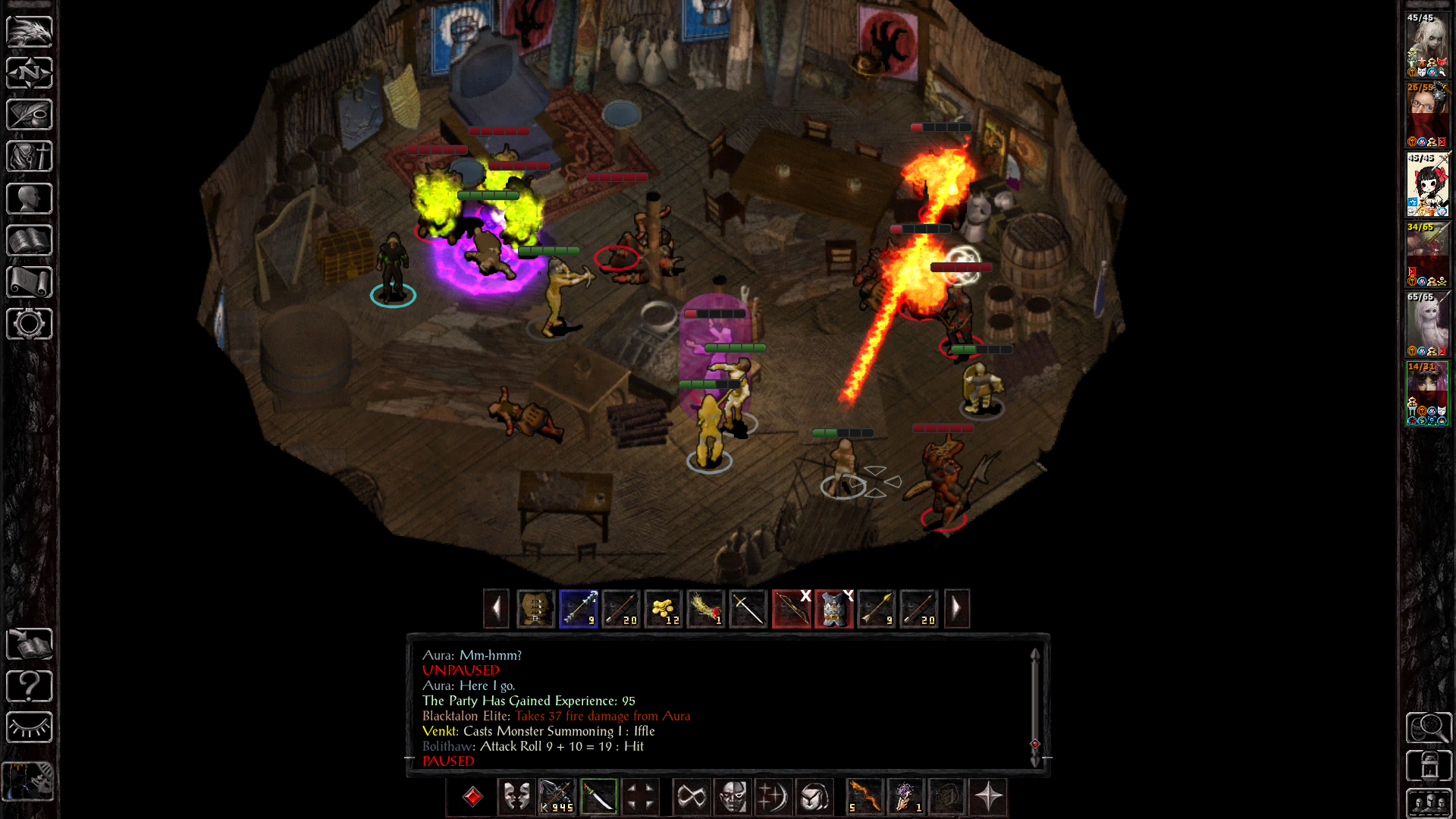This screenshot has height=819, width=1456.
Task: Click the question mark help button
Action: 29,686
